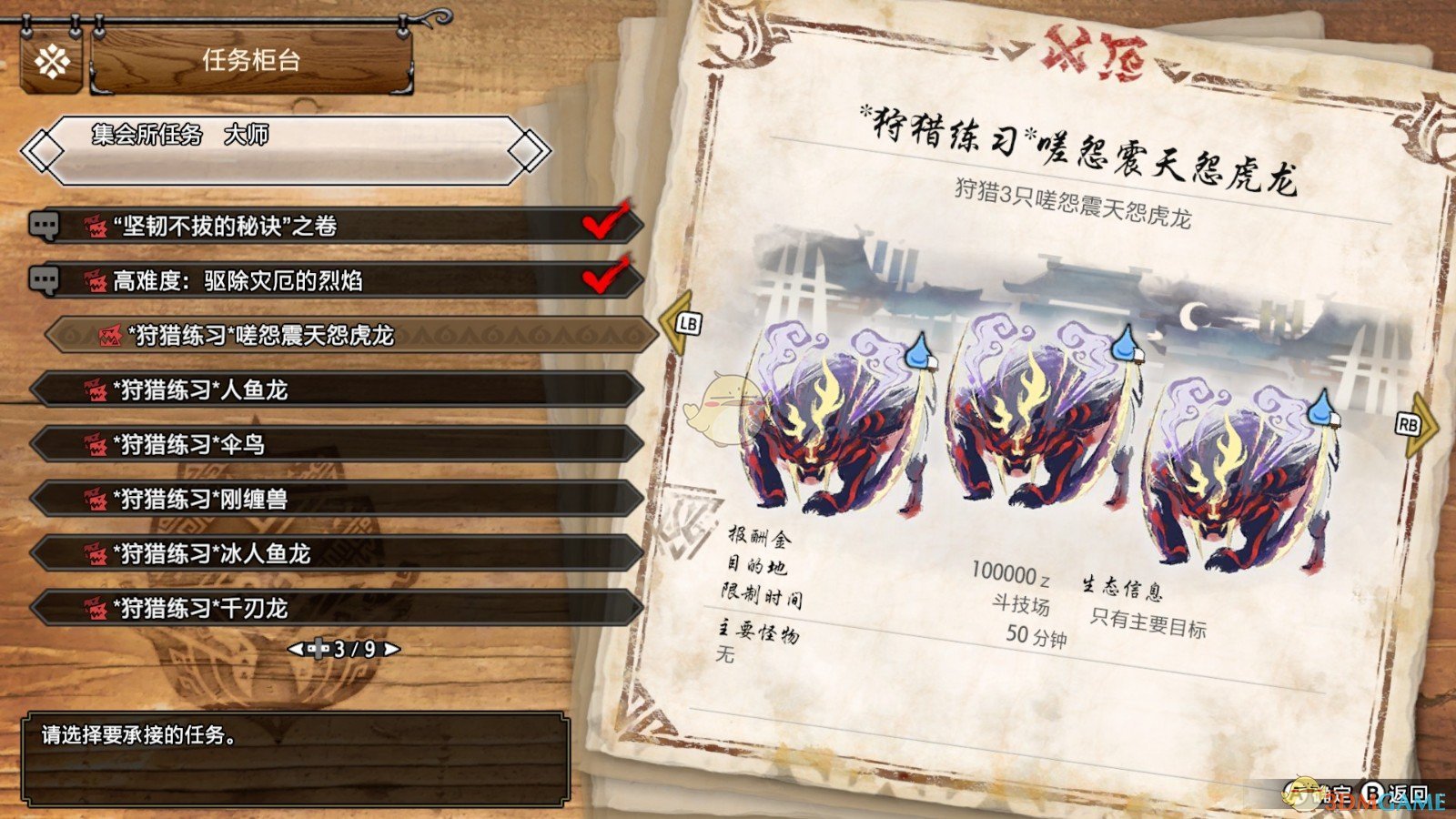1456x819 pixels.
Task: Toggle the droplet marker on the third Magnamalo portrait
Action: [1321, 411]
